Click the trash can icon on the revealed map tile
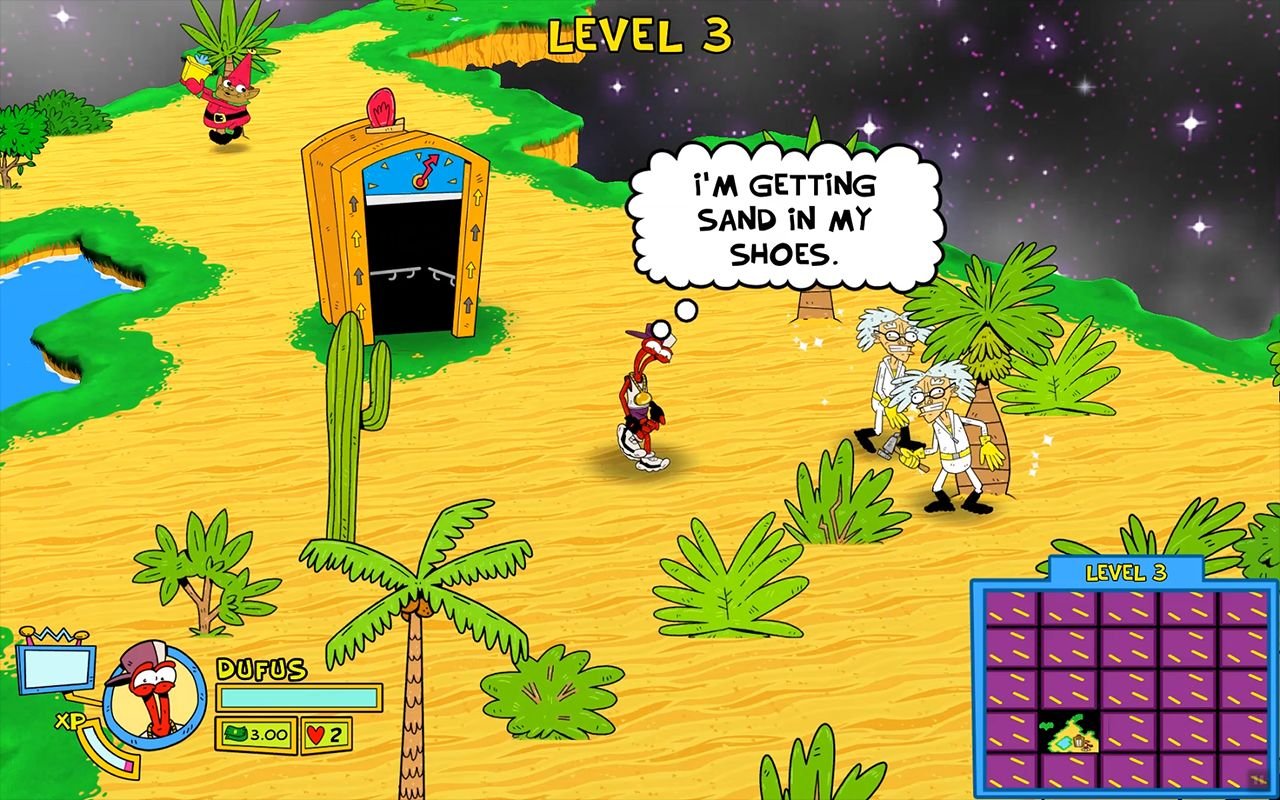Viewport: 1280px width, 800px height. [1078, 740]
